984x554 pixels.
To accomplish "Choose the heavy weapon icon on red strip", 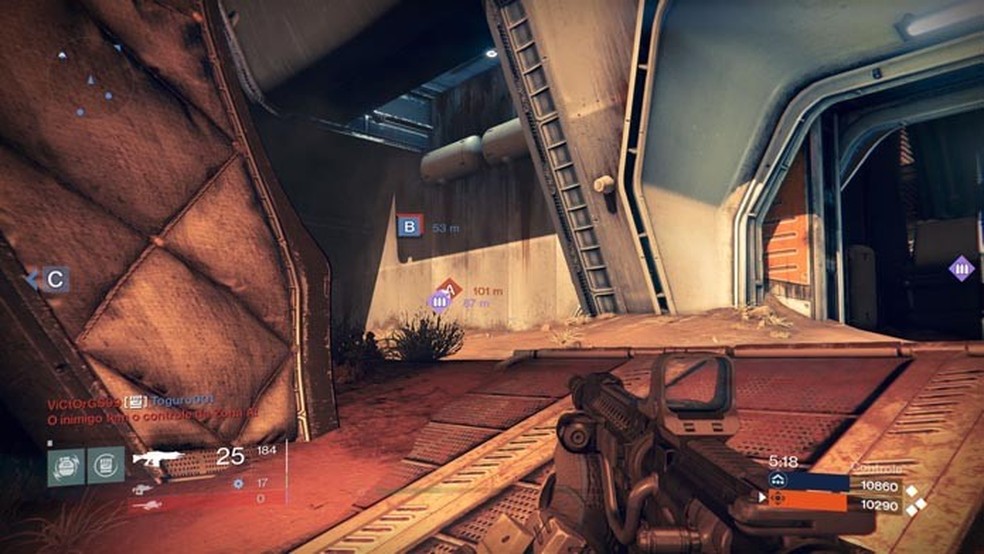I will click(x=146, y=504).
